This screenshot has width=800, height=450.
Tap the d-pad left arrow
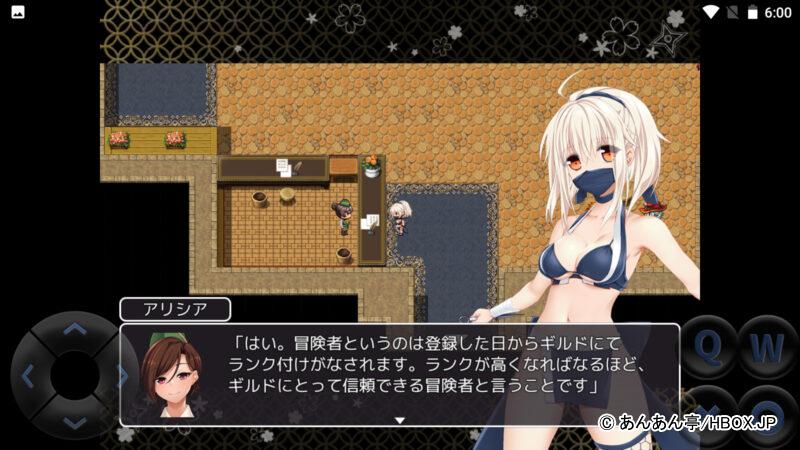click(27, 376)
